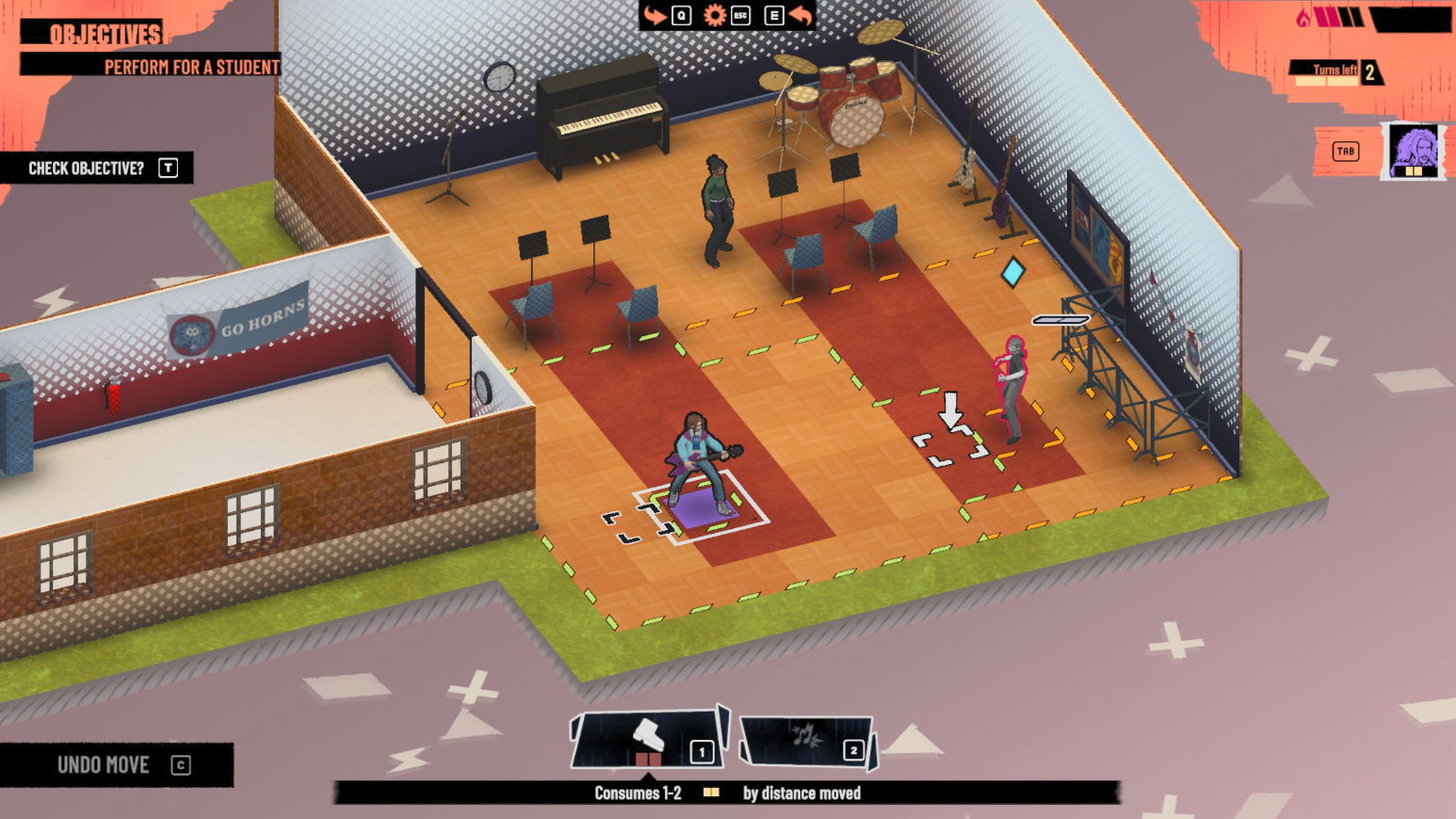The height and width of the screenshot is (819, 1456).
Task: Click the Undo Move button
Action: click(x=117, y=764)
